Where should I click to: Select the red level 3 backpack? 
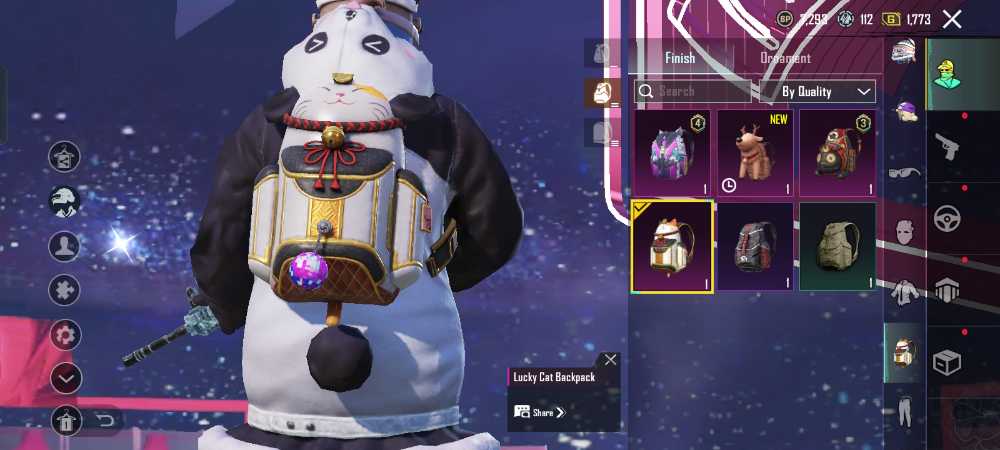point(838,154)
